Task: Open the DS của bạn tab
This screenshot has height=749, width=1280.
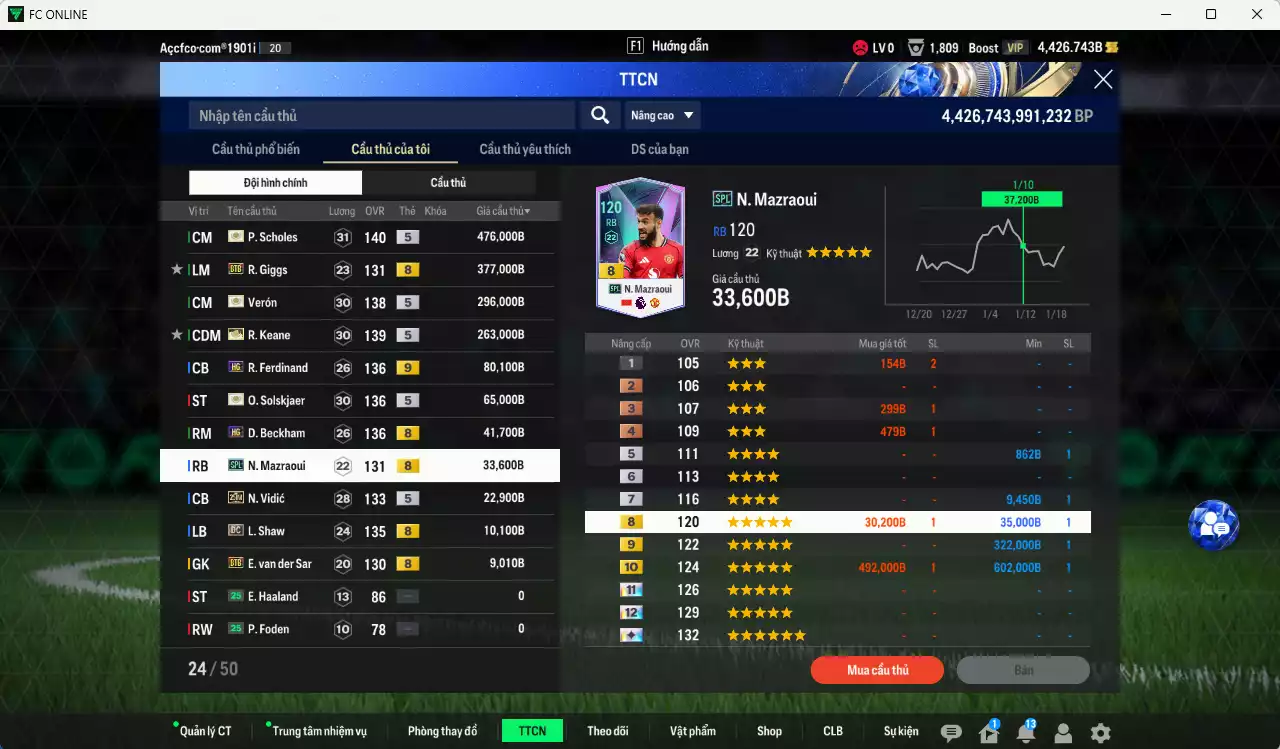Action: coord(659,150)
